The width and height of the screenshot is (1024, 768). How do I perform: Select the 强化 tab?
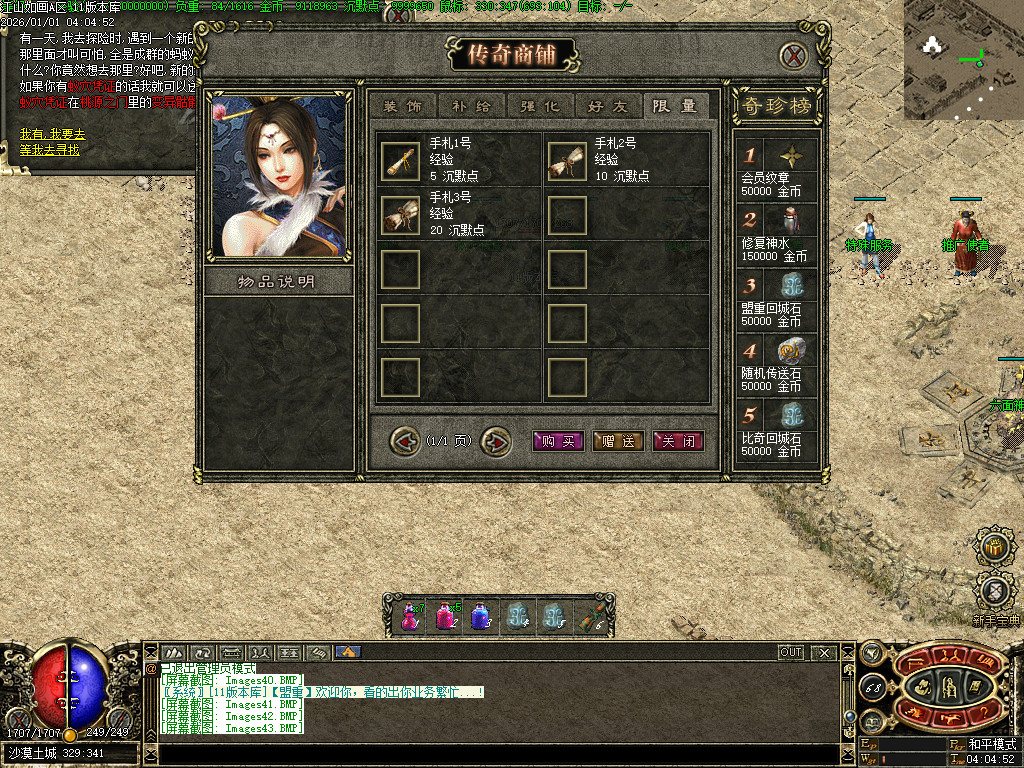pyautogui.click(x=540, y=106)
